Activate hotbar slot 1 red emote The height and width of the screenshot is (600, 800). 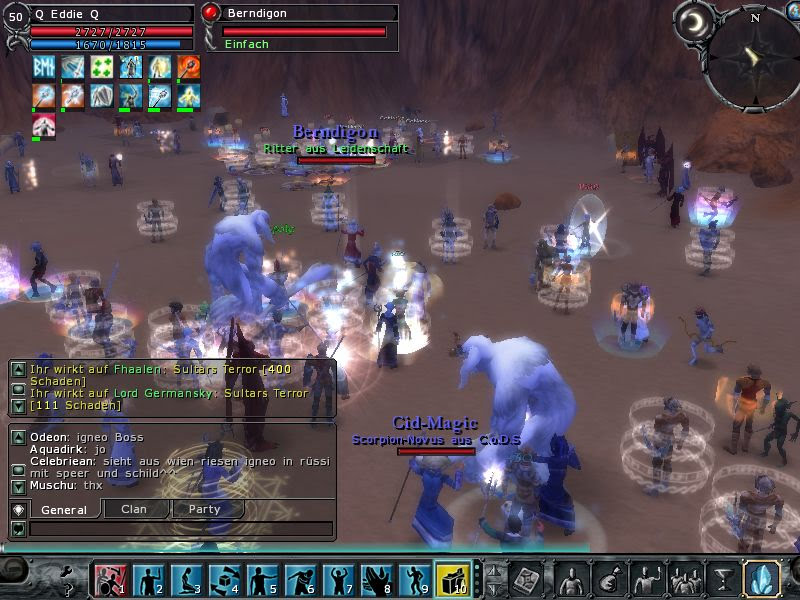click(x=108, y=579)
